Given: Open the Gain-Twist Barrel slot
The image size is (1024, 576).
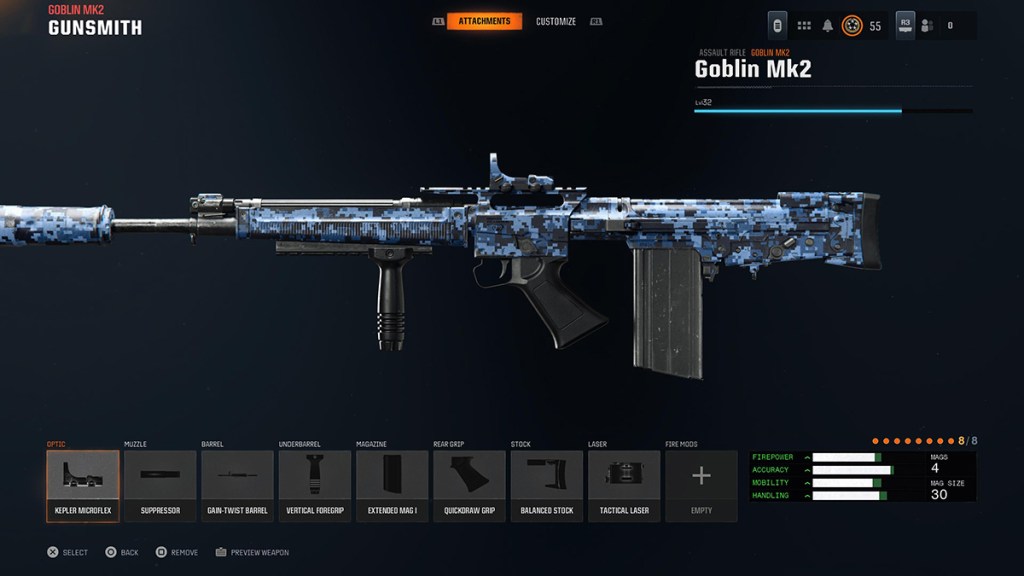Looking at the screenshot, I should [x=237, y=485].
